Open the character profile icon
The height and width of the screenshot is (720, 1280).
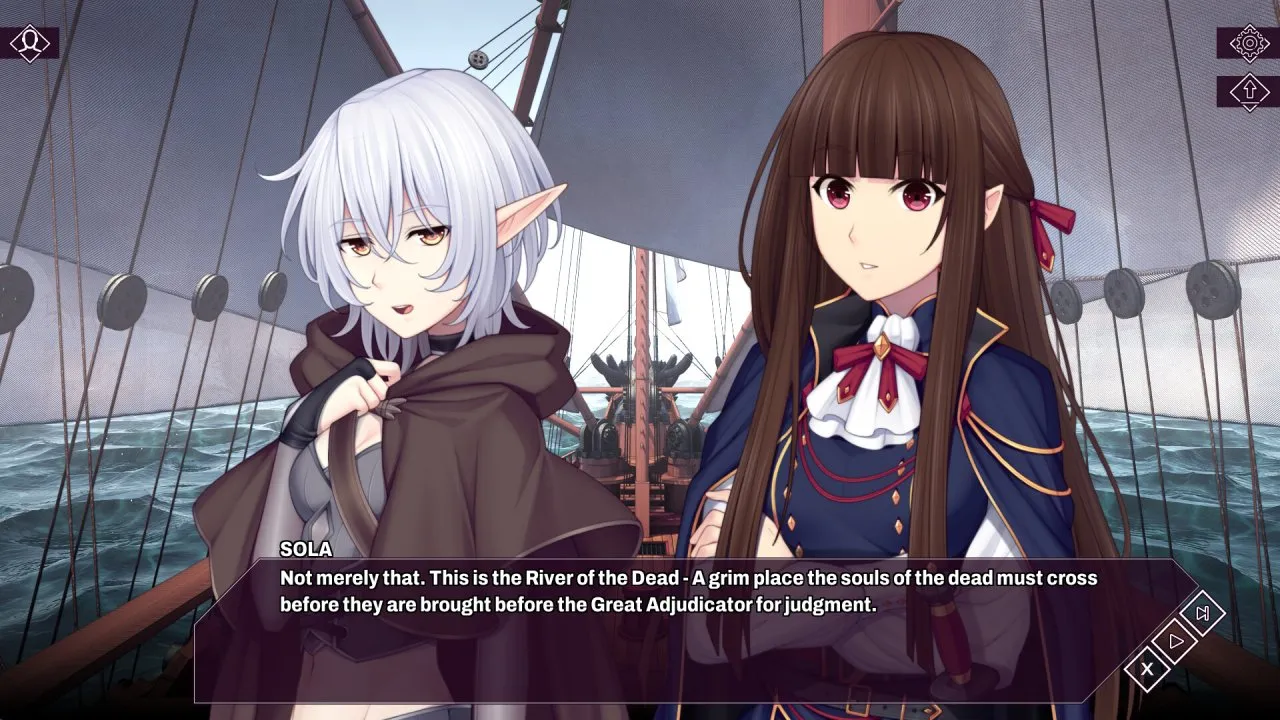30,43
